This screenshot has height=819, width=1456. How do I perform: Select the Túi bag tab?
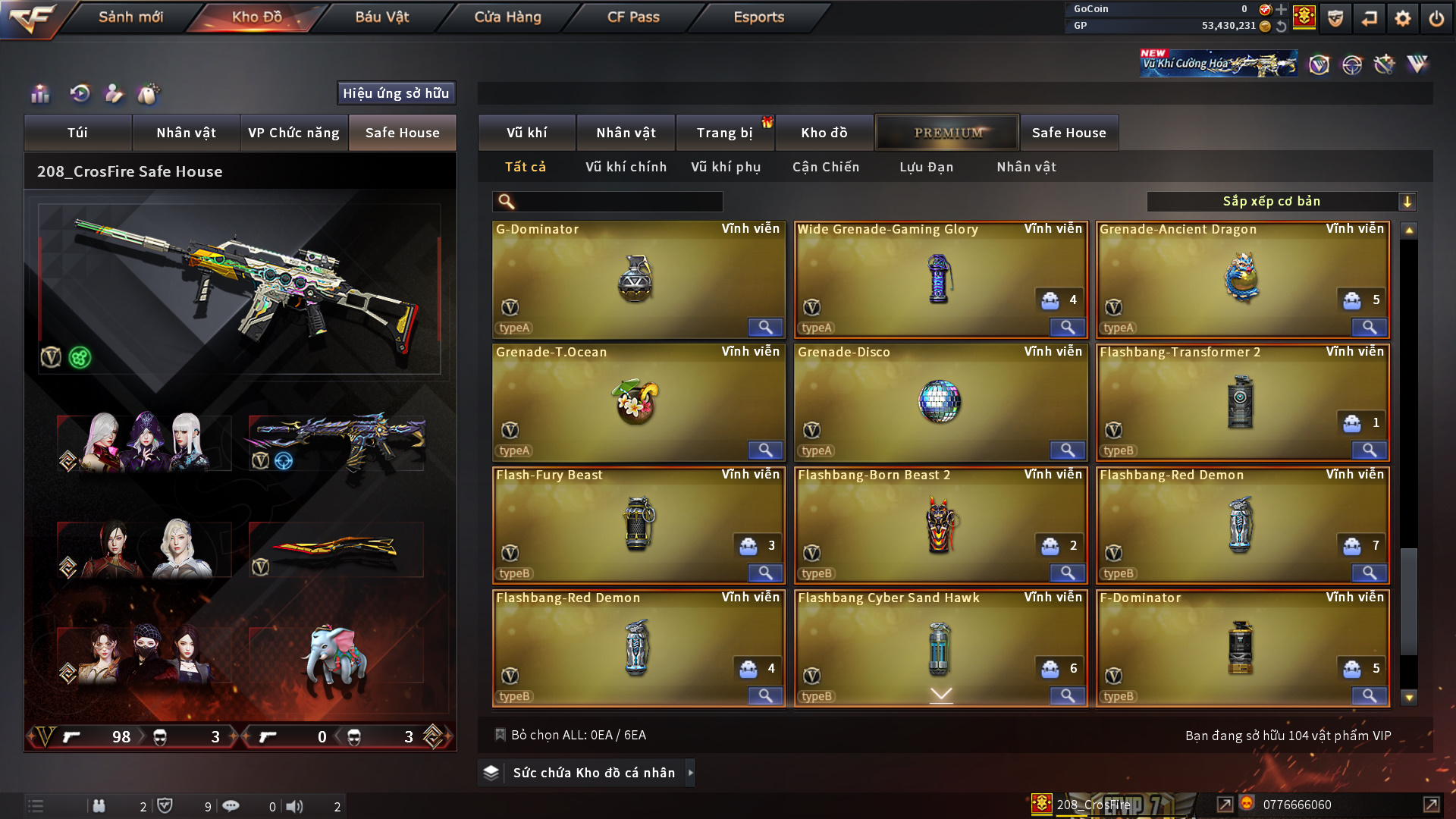tap(77, 133)
